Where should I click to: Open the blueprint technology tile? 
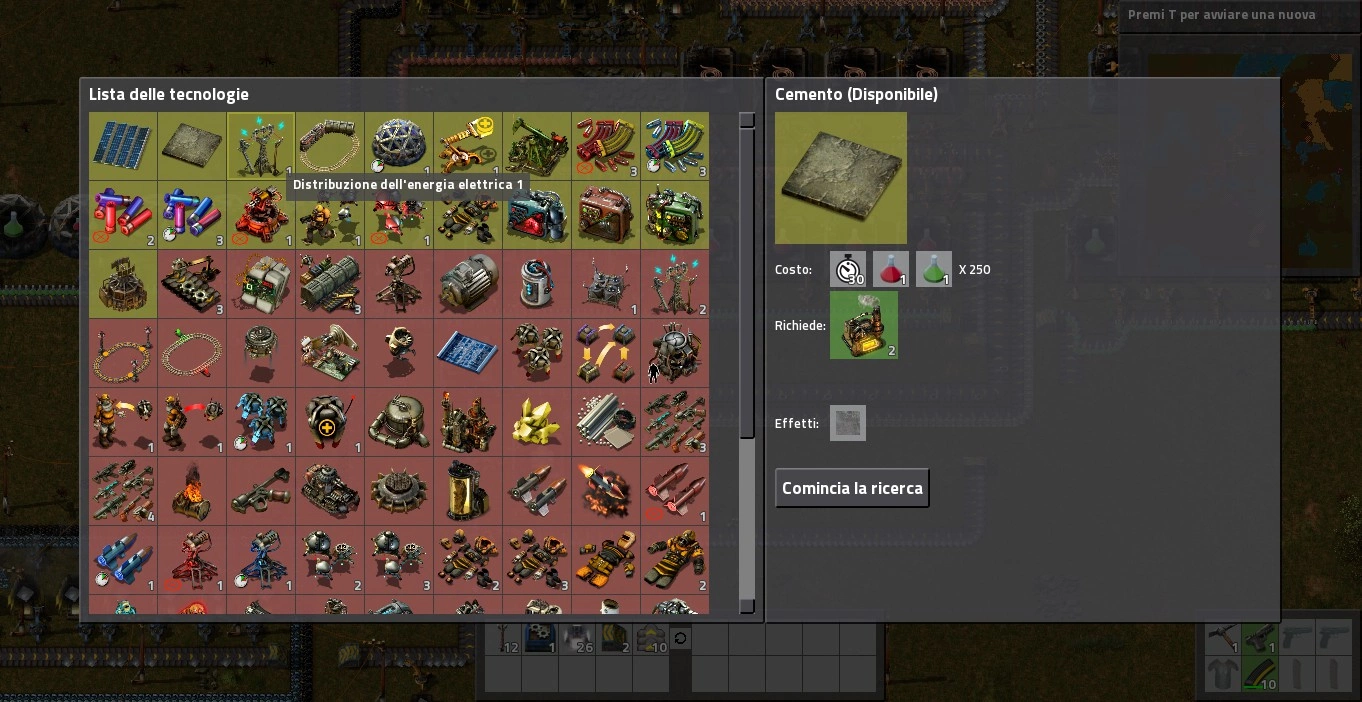(468, 353)
